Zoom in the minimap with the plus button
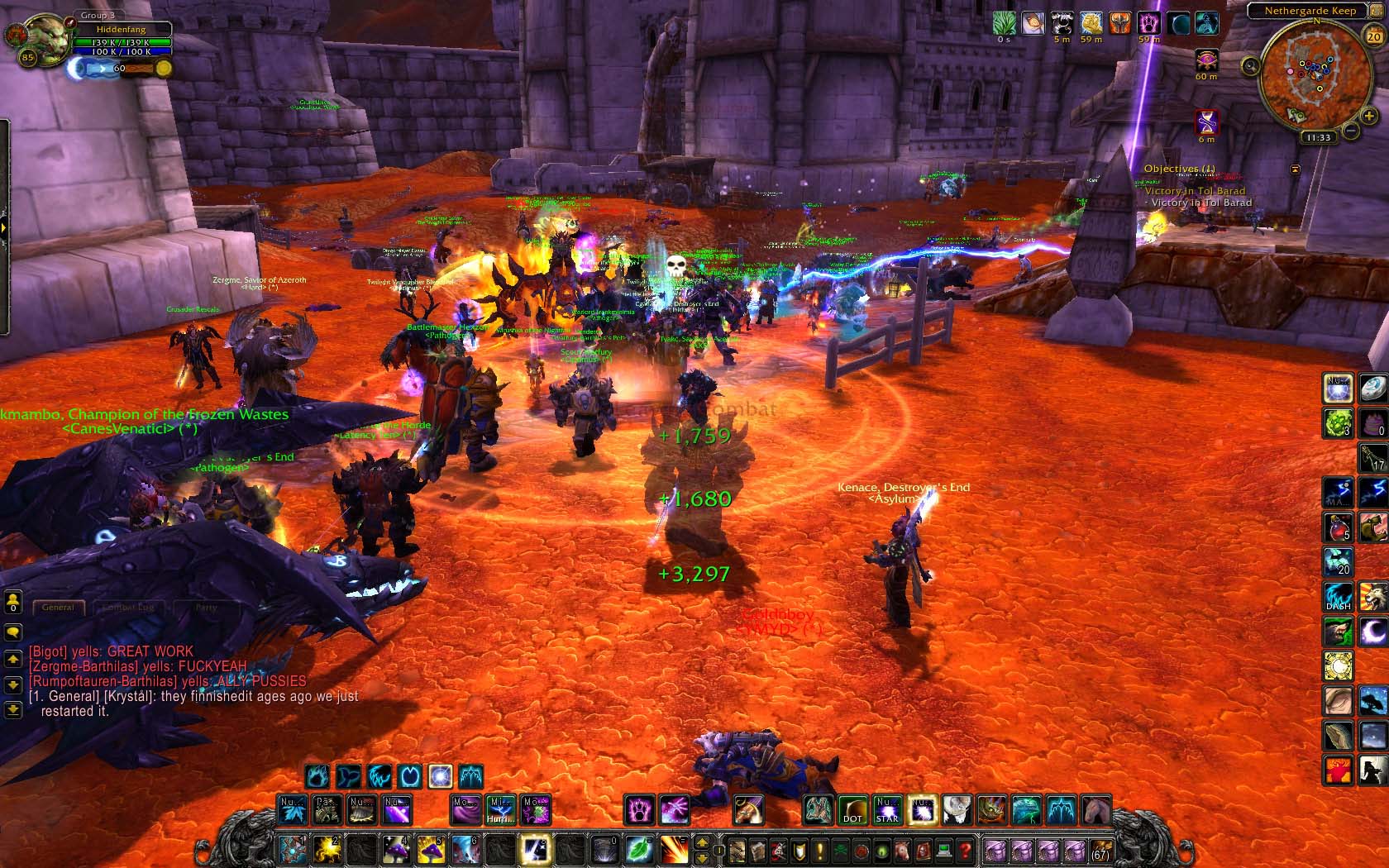This screenshot has height=868, width=1389. pos(1369,117)
